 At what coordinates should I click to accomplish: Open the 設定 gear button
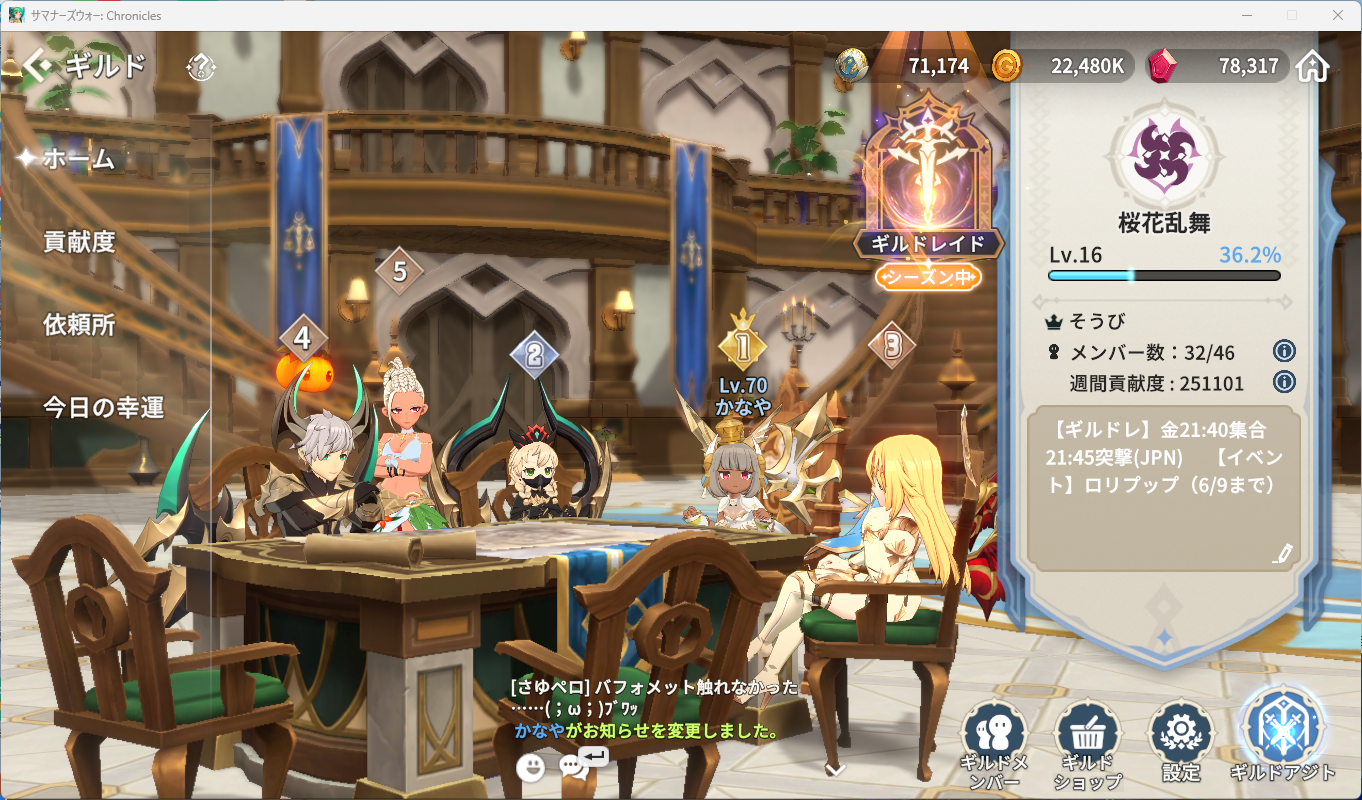[1181, 741]
